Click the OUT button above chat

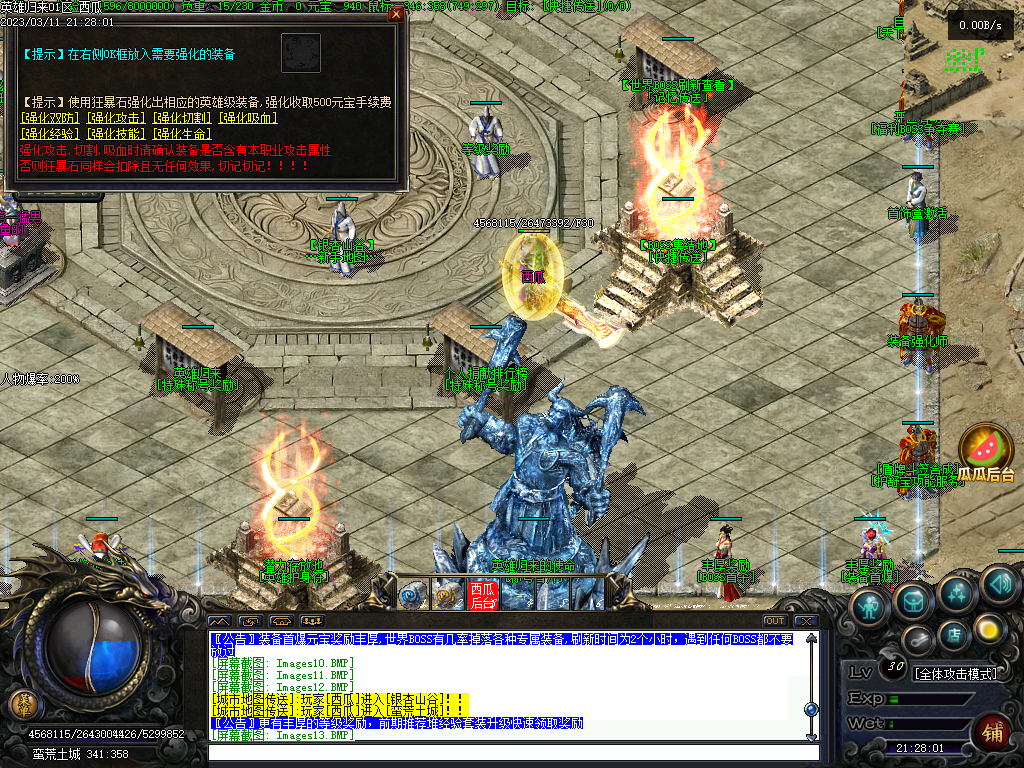pyautogui.click(x=774, y=621)
